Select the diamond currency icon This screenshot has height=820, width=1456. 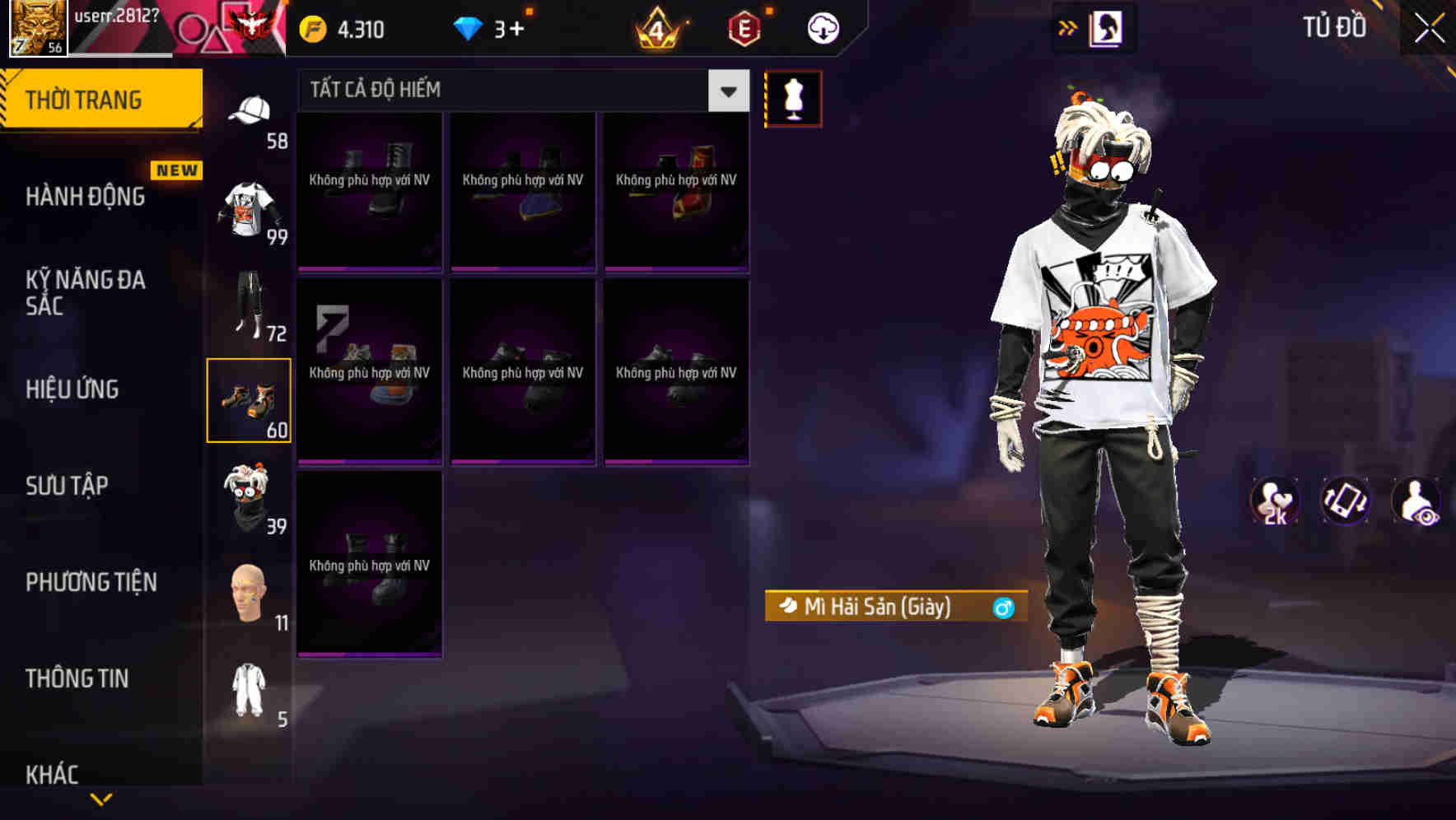click(468, 27)
